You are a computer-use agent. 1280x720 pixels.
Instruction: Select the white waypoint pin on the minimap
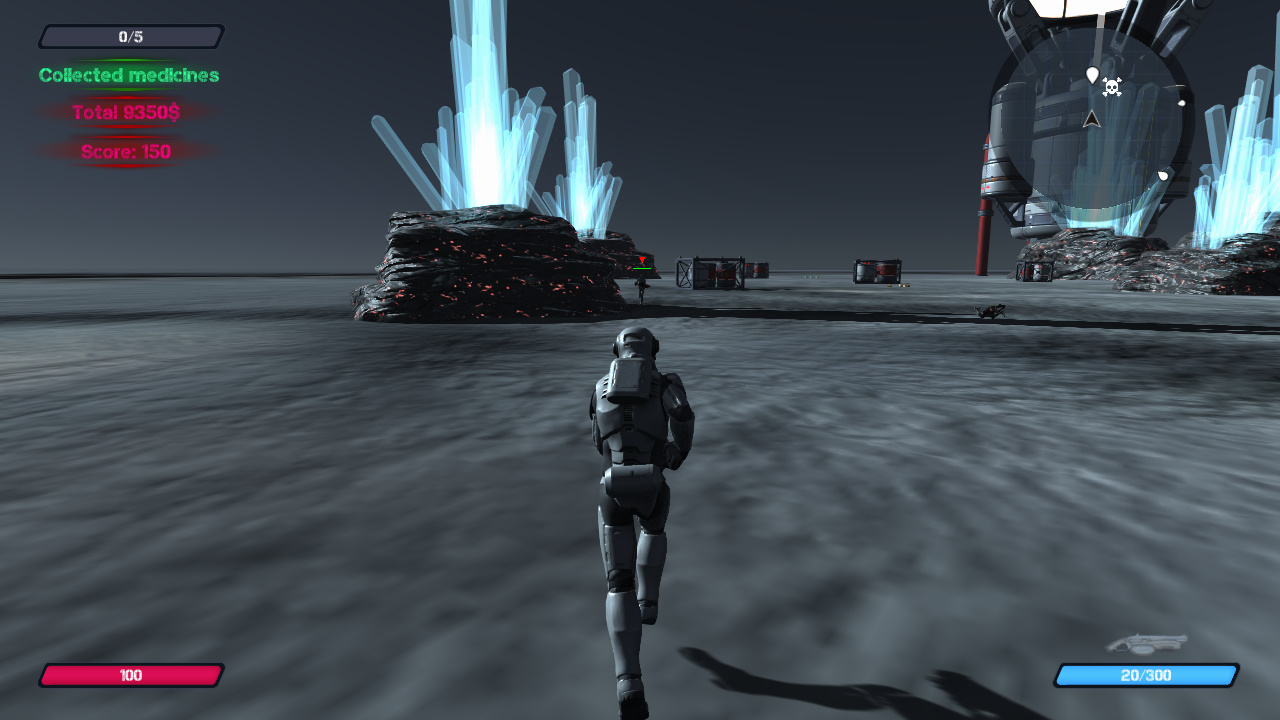click(1092, 75)
